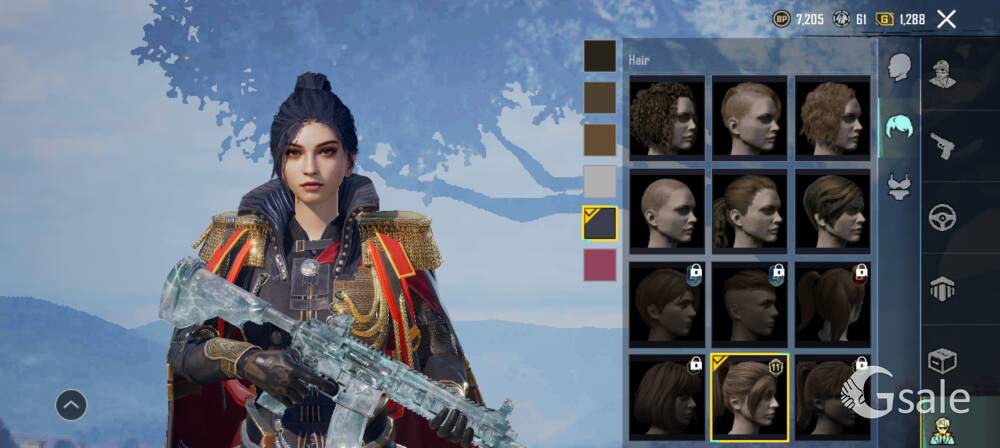Select the curly dark hair style
This screenshot has height=448, width=1000.
[x=667, y=117]
